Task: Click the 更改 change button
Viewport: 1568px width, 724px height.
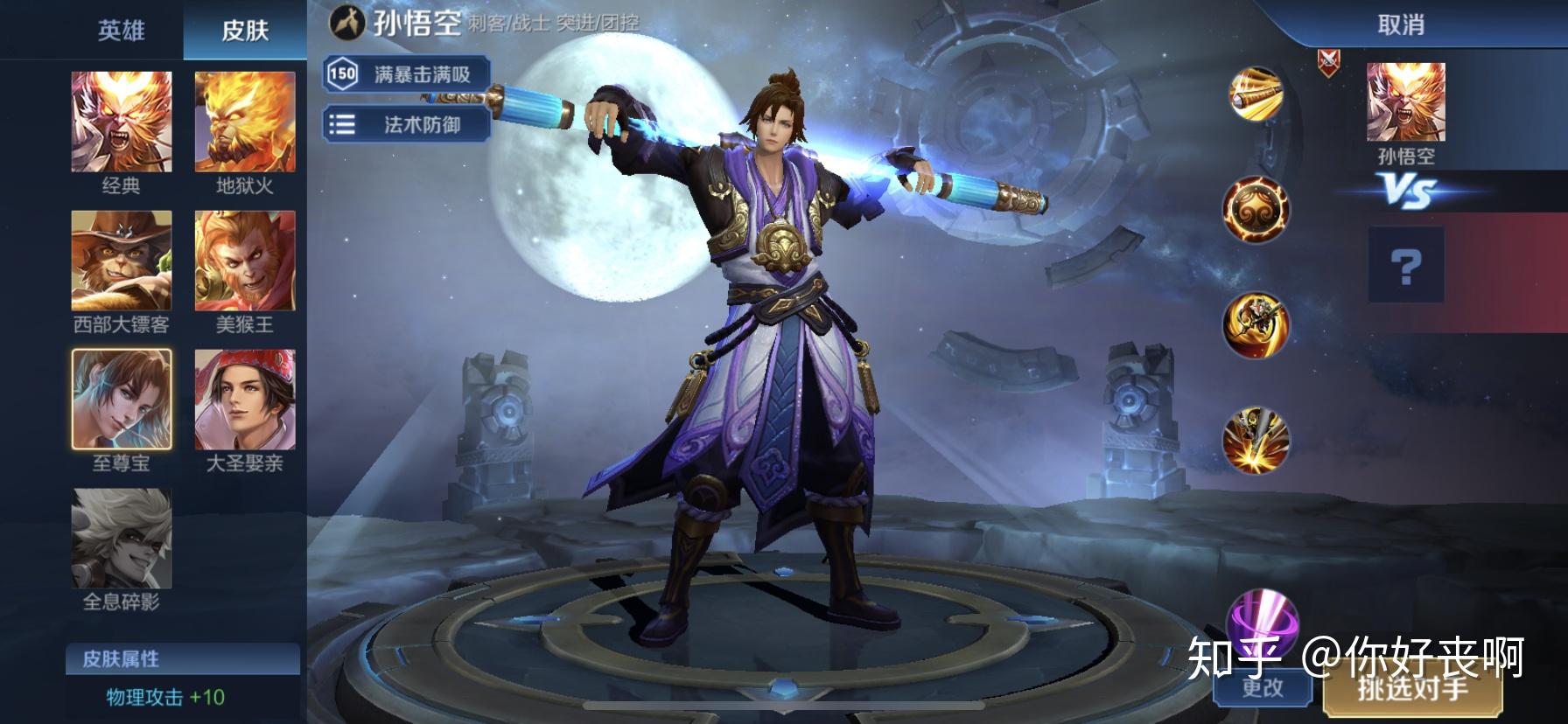Action: click(1263, 687)
